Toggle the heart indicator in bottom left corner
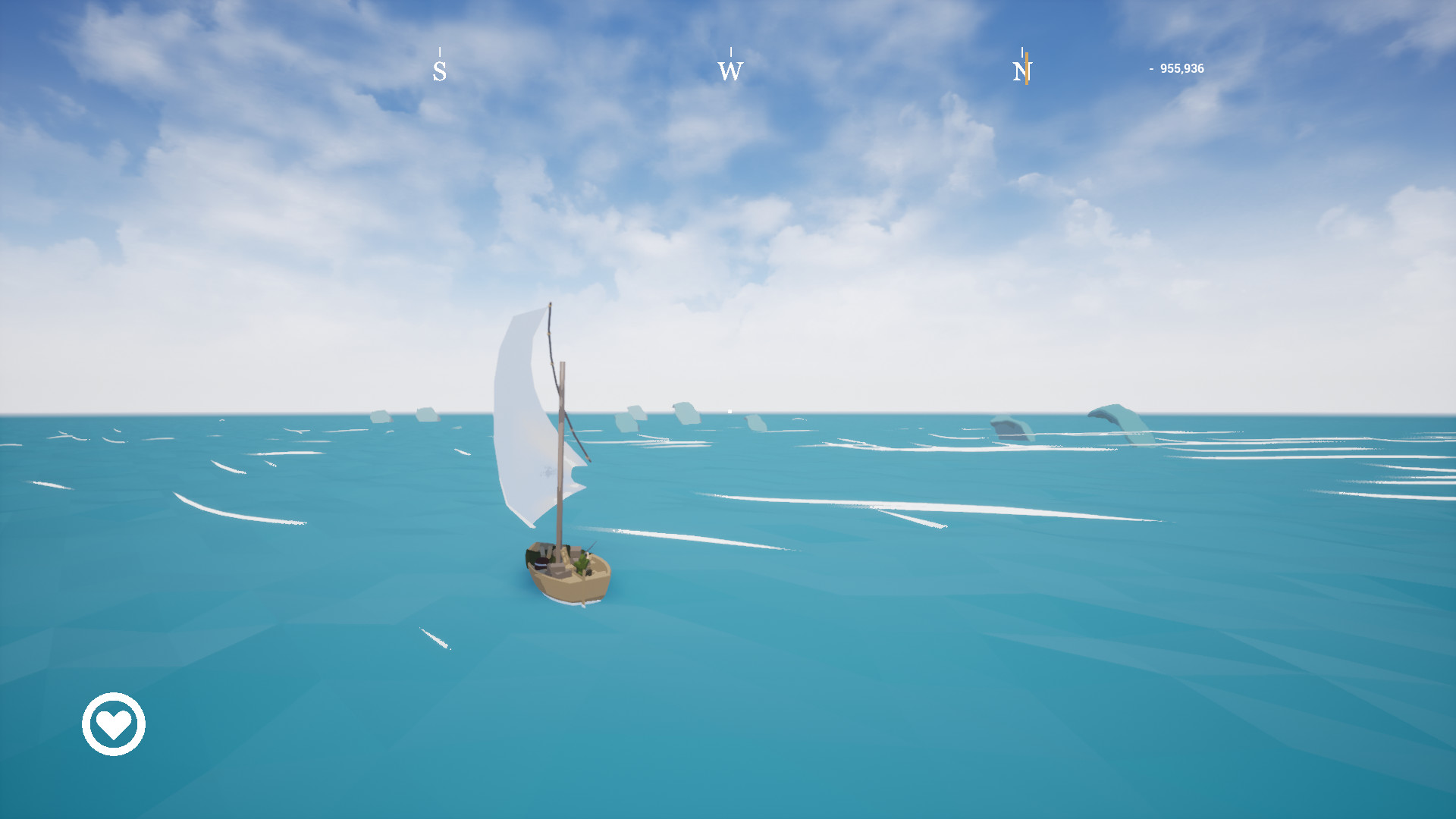Image resolution: width=1456 pixels, height=819 pixels. click(112, 724)
